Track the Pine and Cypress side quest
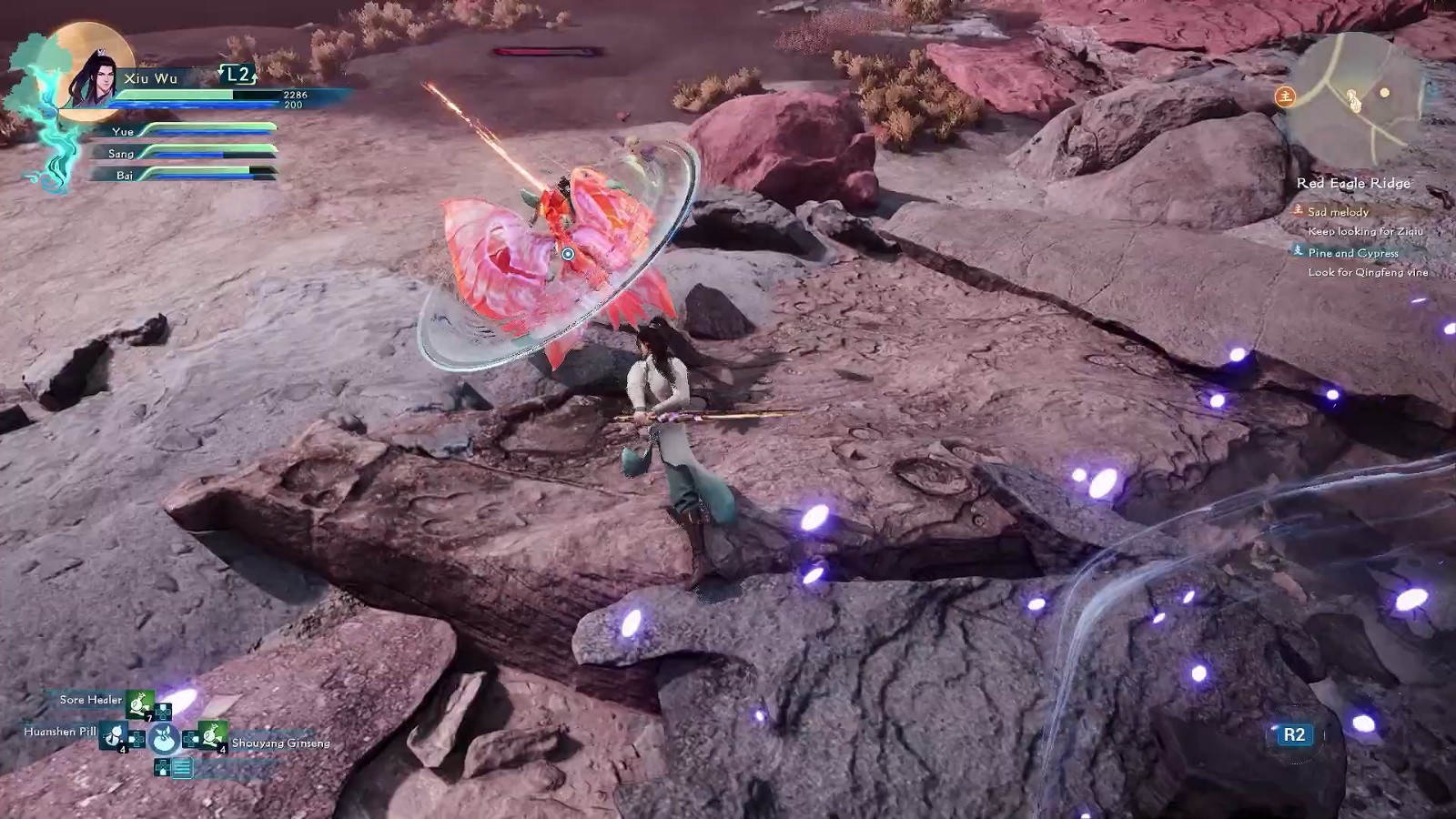The height and width of the screenshot is (819, 1456). [x=1352, y=253]
